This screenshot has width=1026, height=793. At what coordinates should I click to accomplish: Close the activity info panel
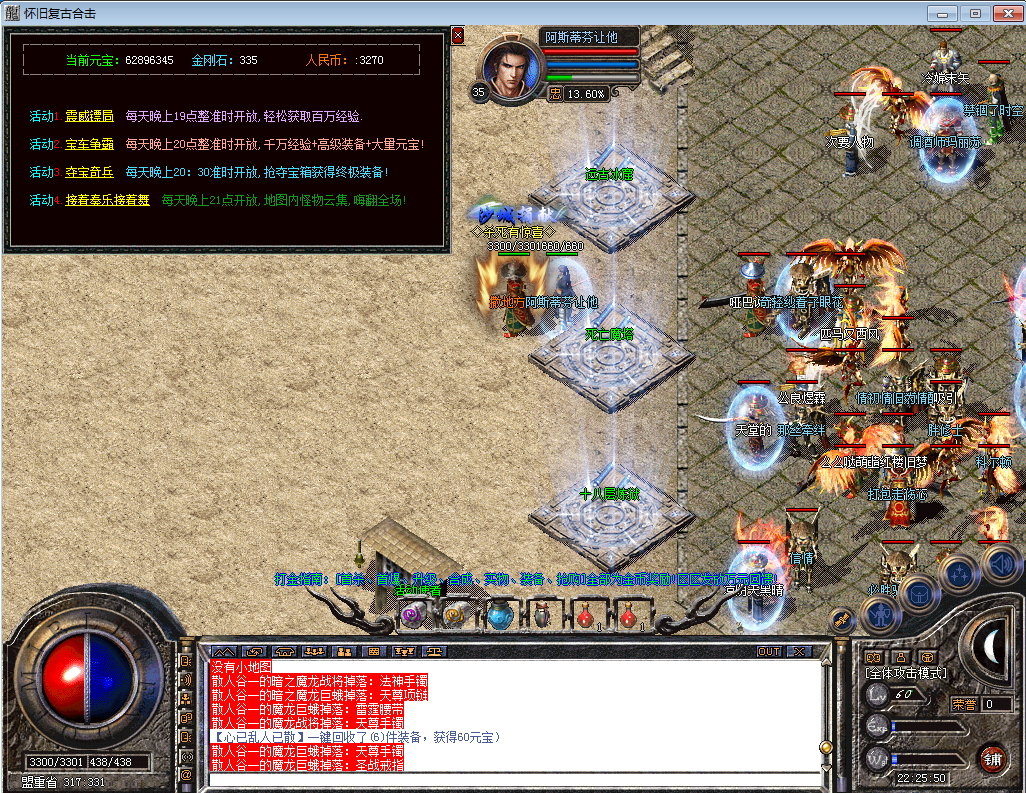coord(458,35)
